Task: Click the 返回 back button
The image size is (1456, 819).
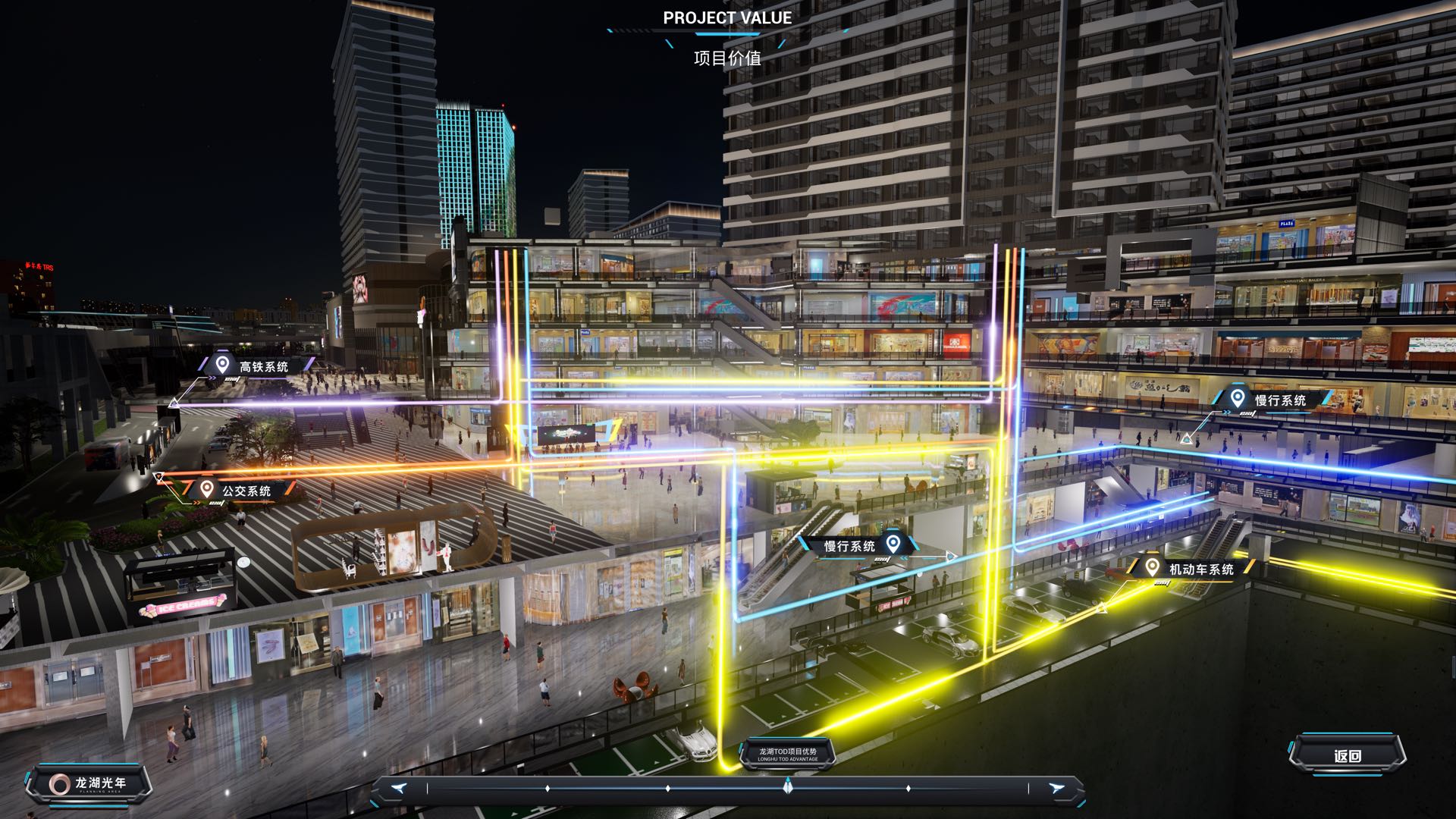Action: point(1347,755)
